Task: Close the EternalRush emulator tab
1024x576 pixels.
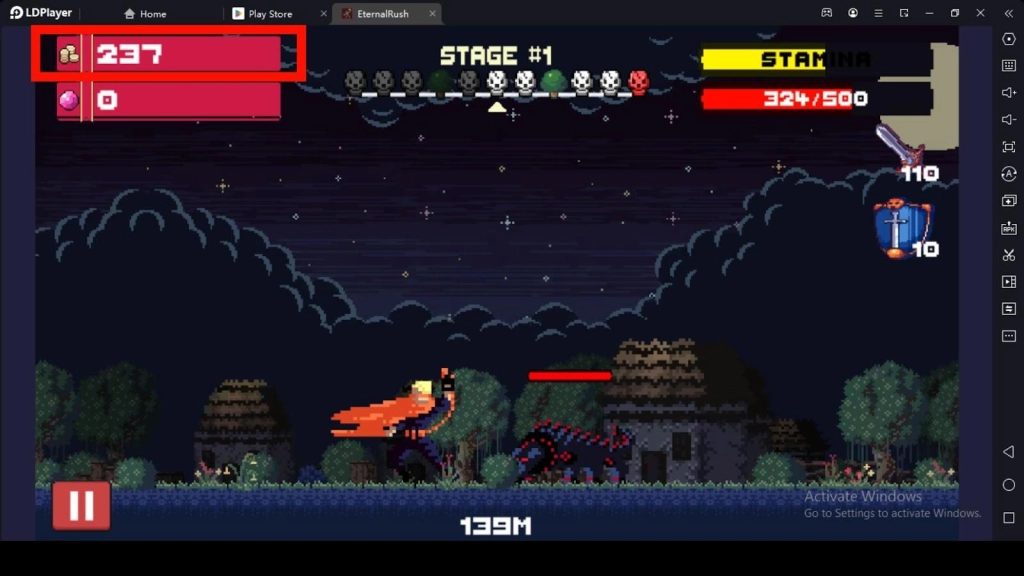Action: tap(432, 14)
